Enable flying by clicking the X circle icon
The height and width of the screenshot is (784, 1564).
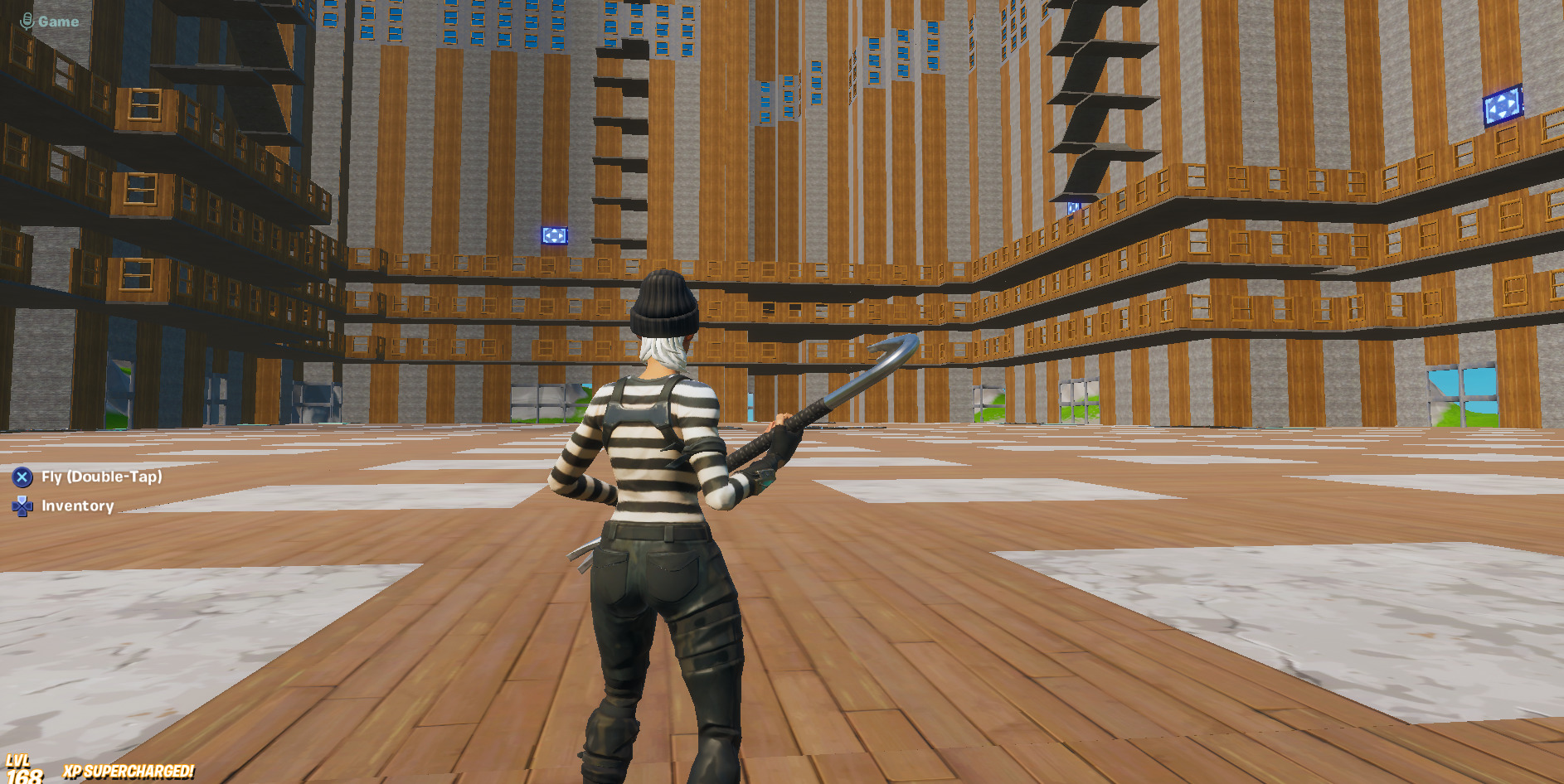pos(21,477)
